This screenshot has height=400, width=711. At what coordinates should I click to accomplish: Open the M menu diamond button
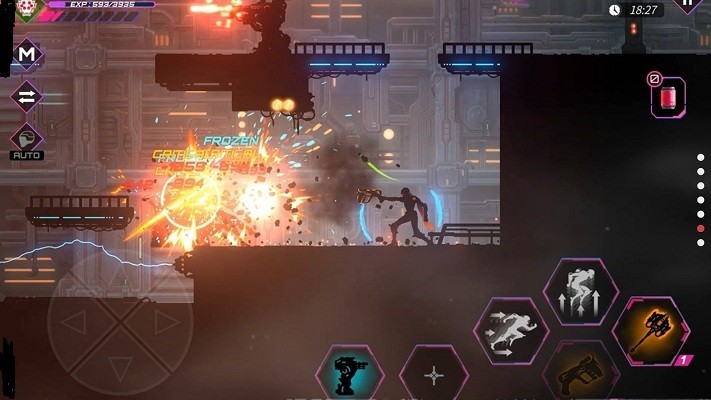point(27,55)
